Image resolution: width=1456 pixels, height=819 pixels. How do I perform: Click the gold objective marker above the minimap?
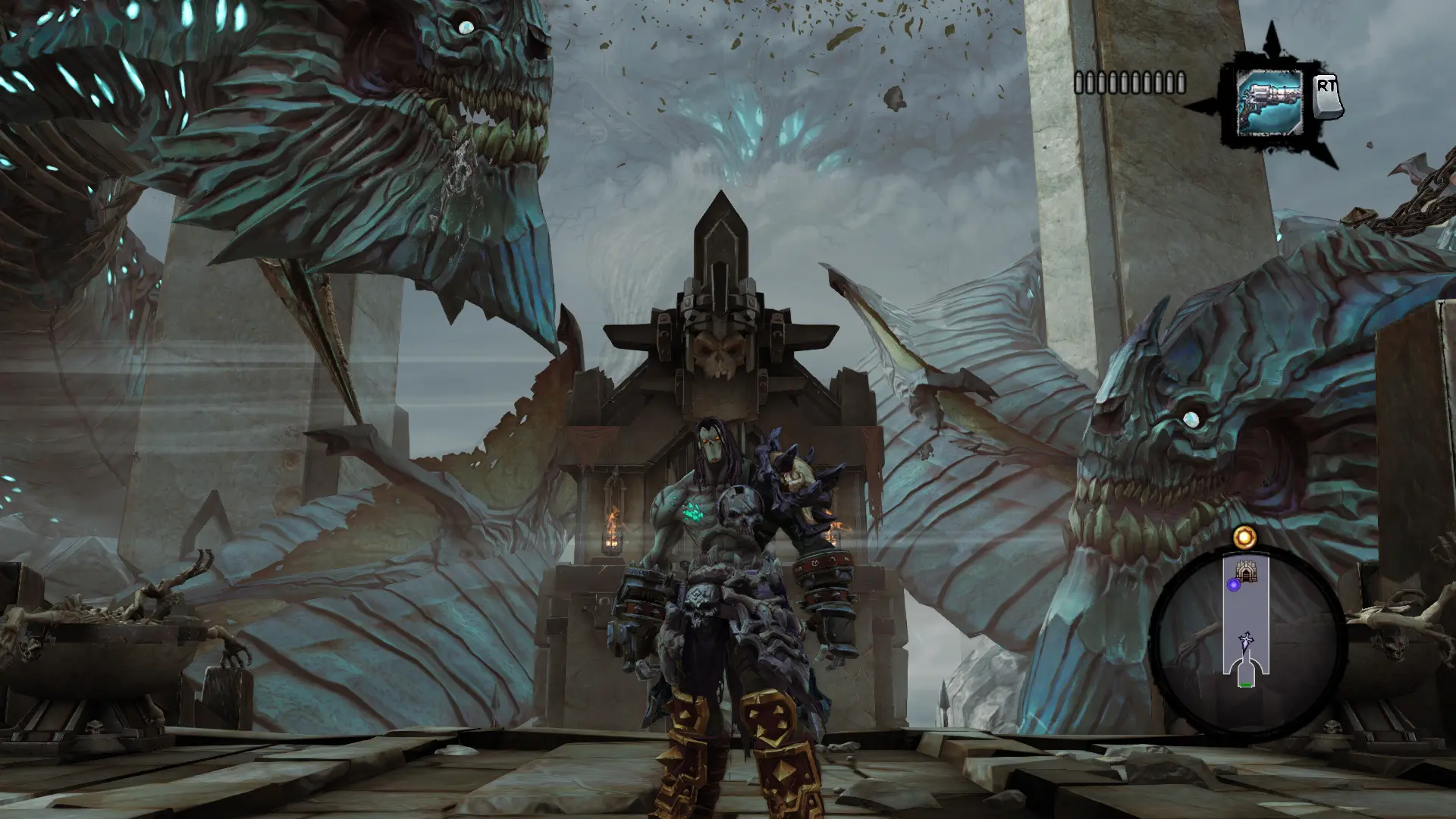pos(1244,538)
